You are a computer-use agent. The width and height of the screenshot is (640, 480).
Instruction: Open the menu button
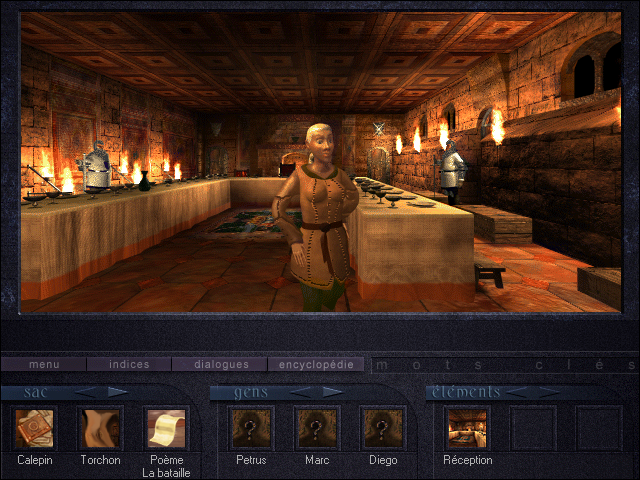(x=44, y=365)
